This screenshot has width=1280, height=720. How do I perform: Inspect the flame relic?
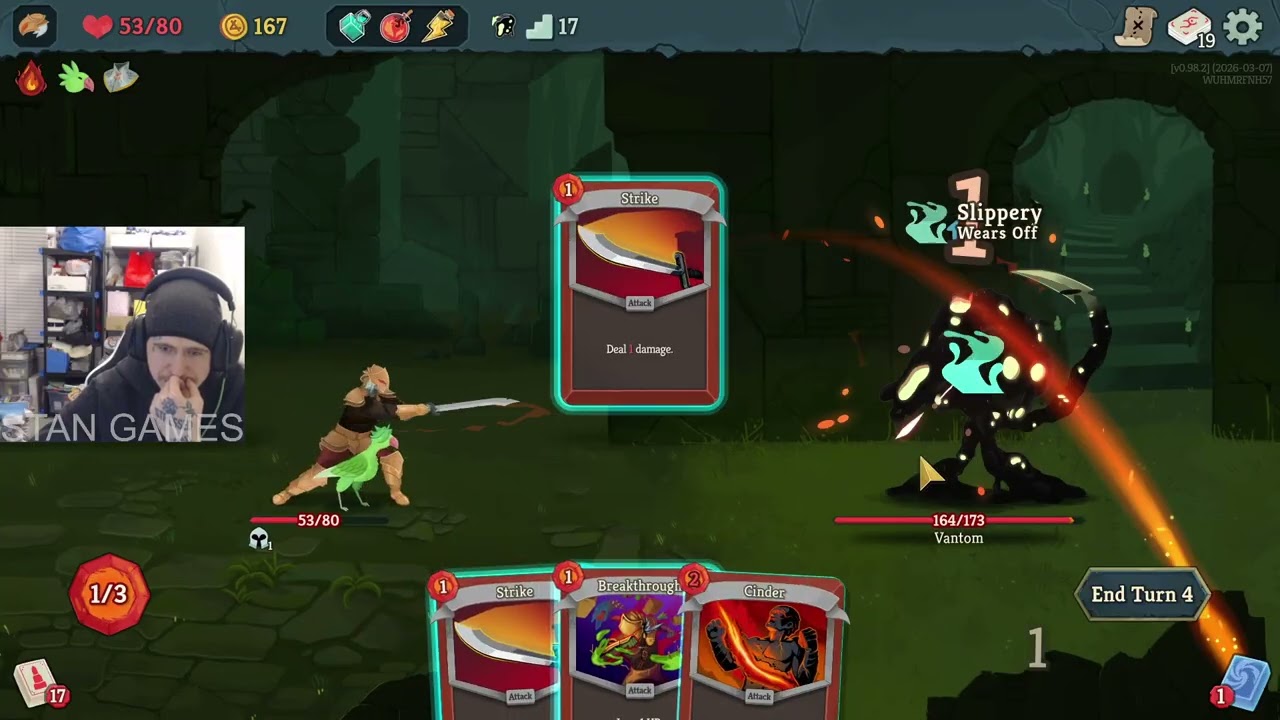(x=31, y=78)
